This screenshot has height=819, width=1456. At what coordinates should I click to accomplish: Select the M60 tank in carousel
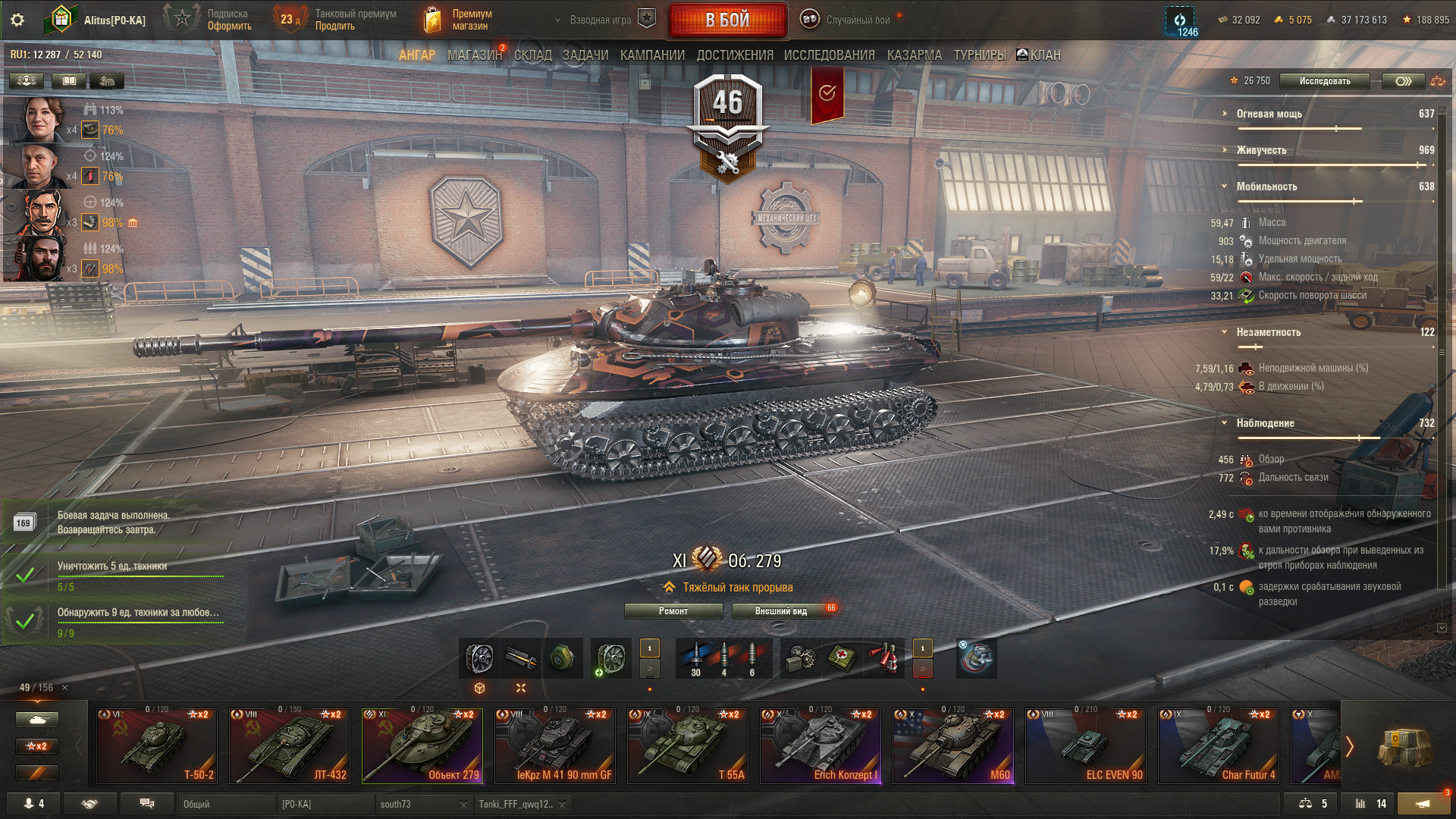[953, 745]
